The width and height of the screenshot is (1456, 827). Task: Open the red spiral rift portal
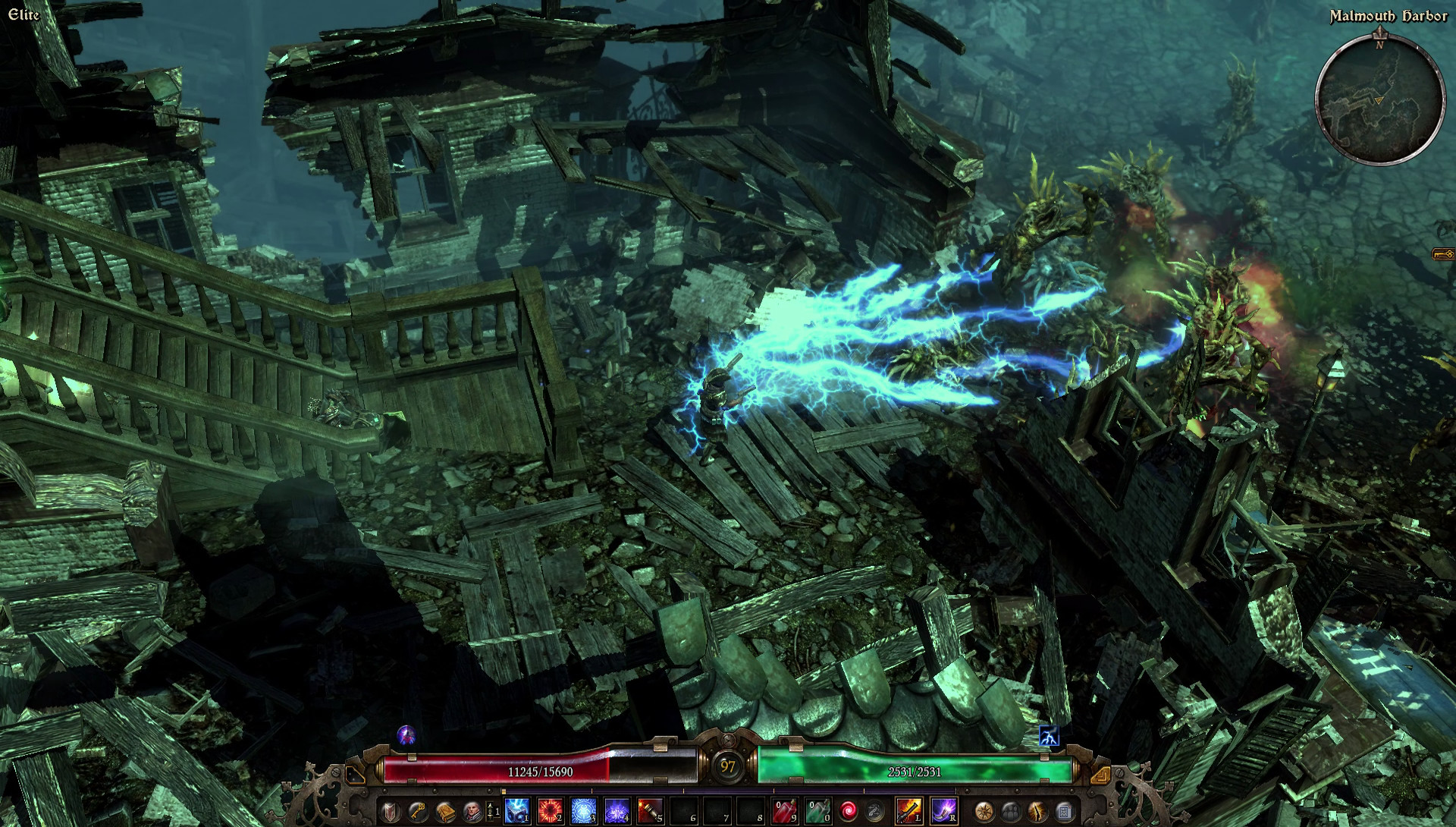pyautogui.click(x=848, y=811)
